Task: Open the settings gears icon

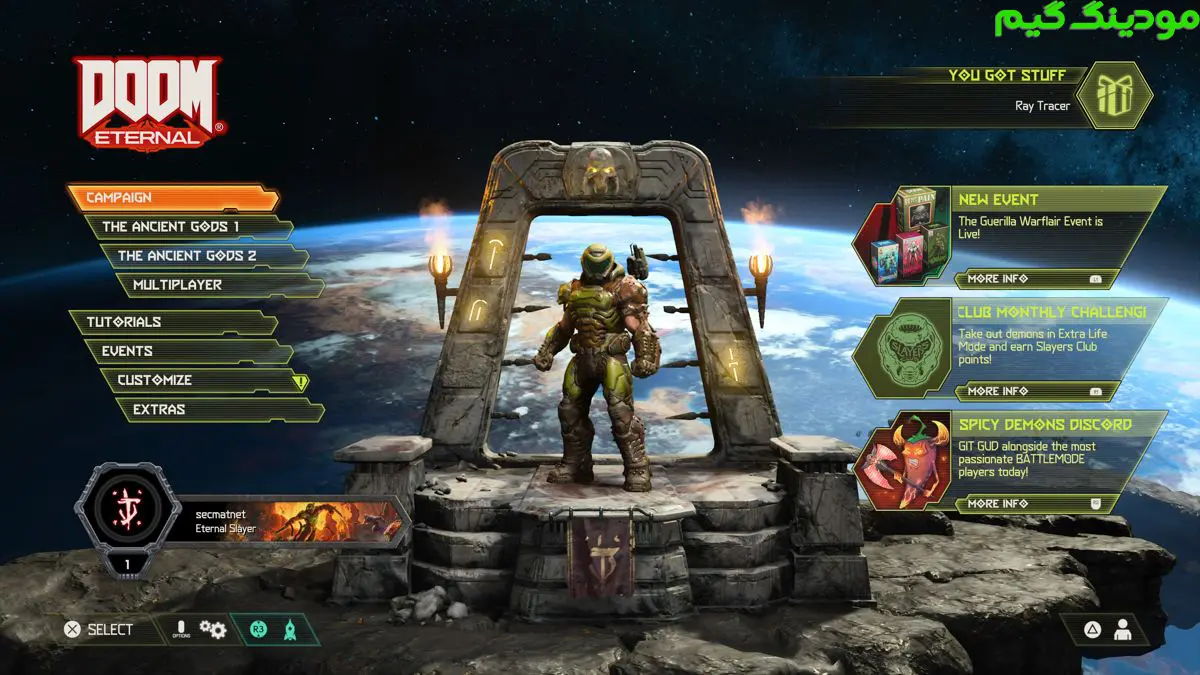Action: click(212, 629)
